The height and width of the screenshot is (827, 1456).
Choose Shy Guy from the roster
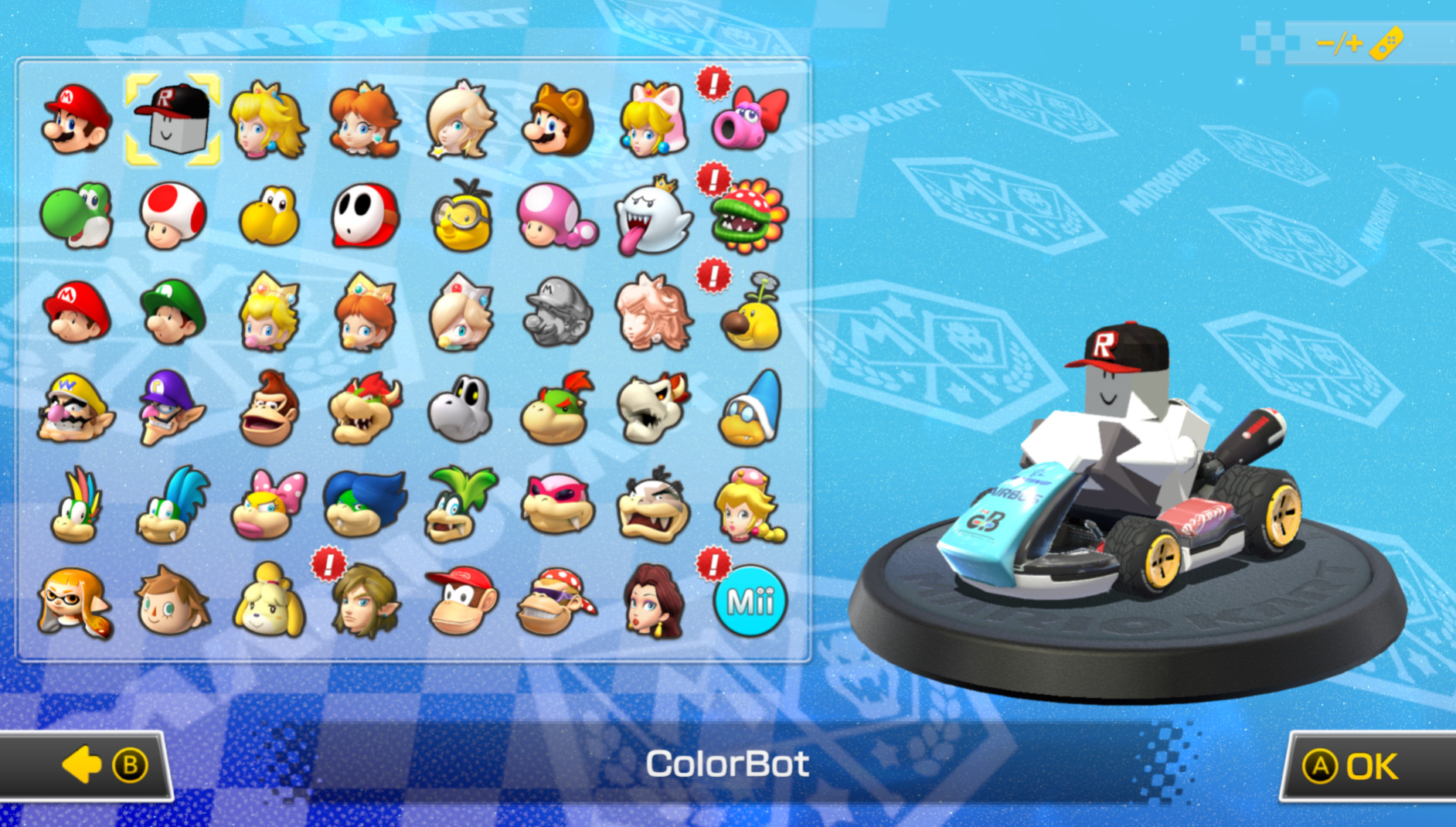(365, 218)
